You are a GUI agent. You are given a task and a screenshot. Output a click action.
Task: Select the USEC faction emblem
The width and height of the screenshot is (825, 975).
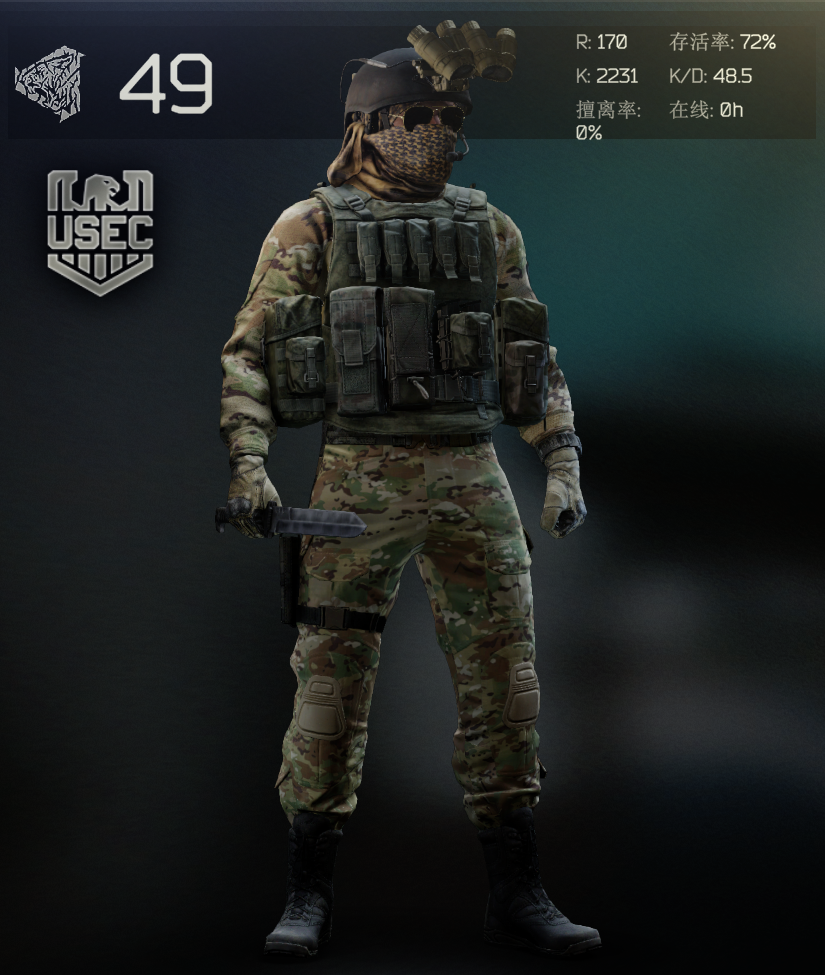(x=100, y=232)
